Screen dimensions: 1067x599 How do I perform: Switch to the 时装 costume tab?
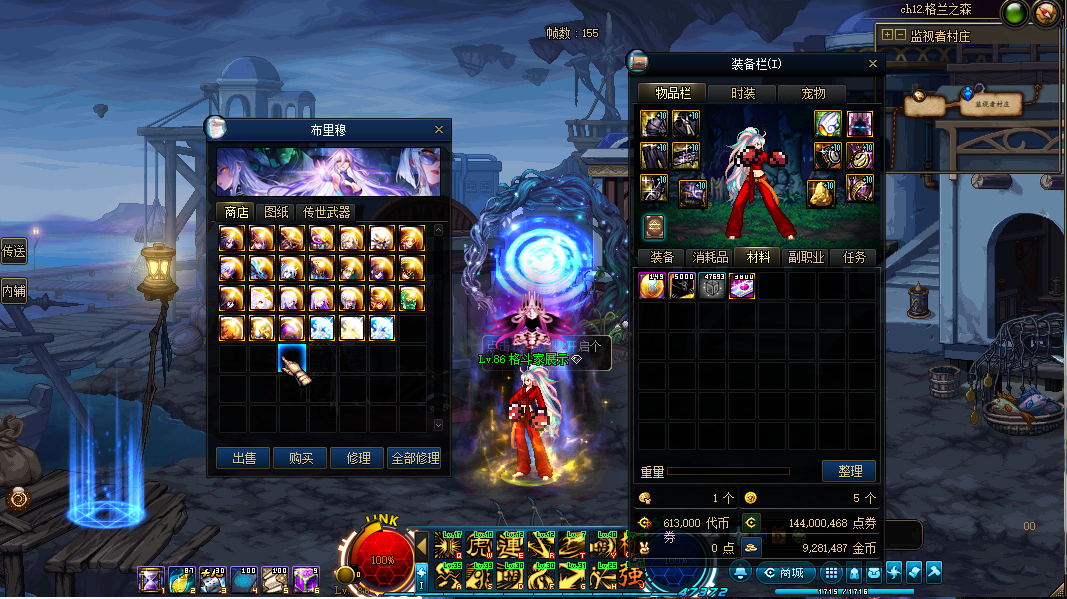coord(743,93)
